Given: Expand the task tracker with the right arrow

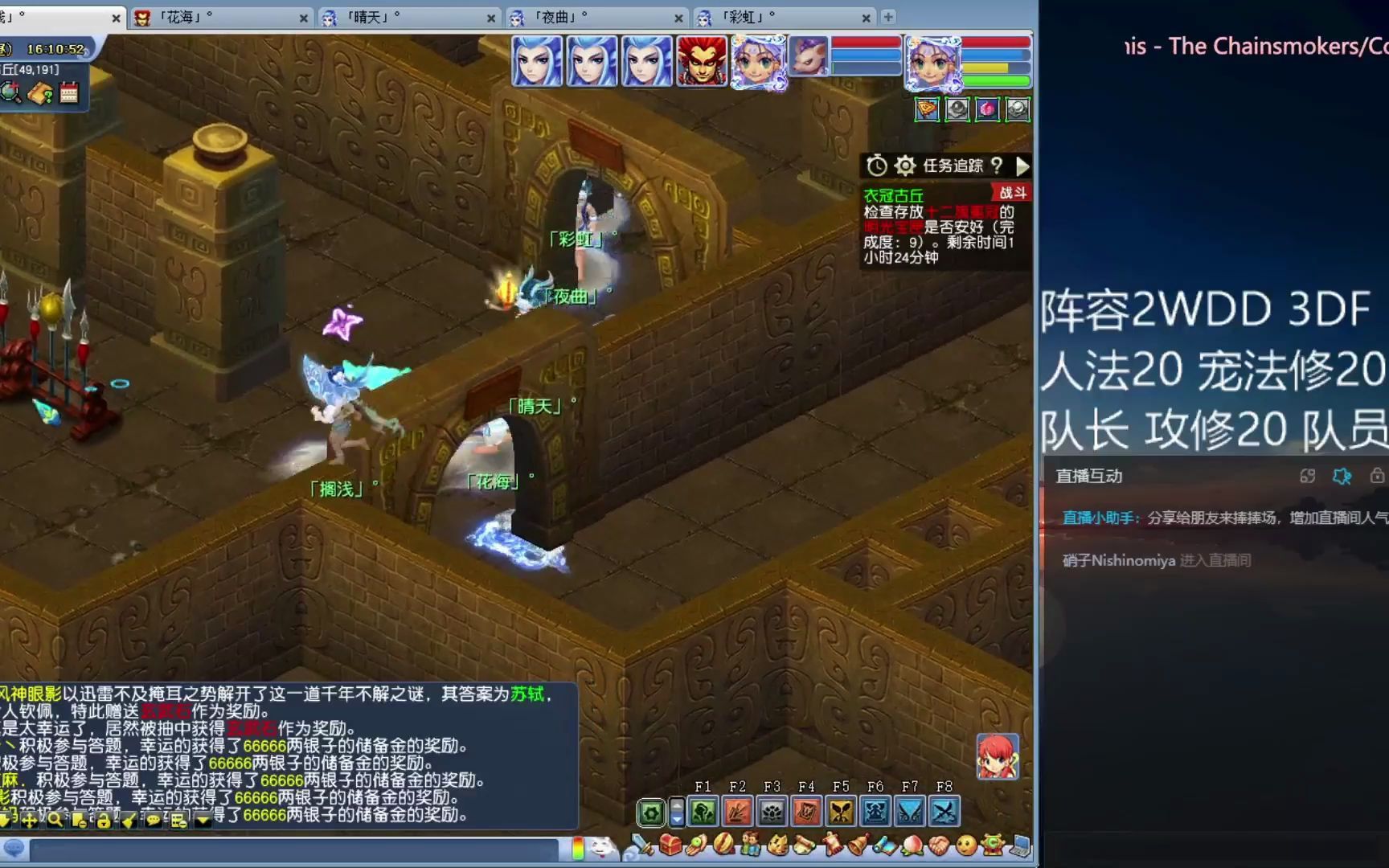Looking at the screenshot, I should [x=1023, y=166].
